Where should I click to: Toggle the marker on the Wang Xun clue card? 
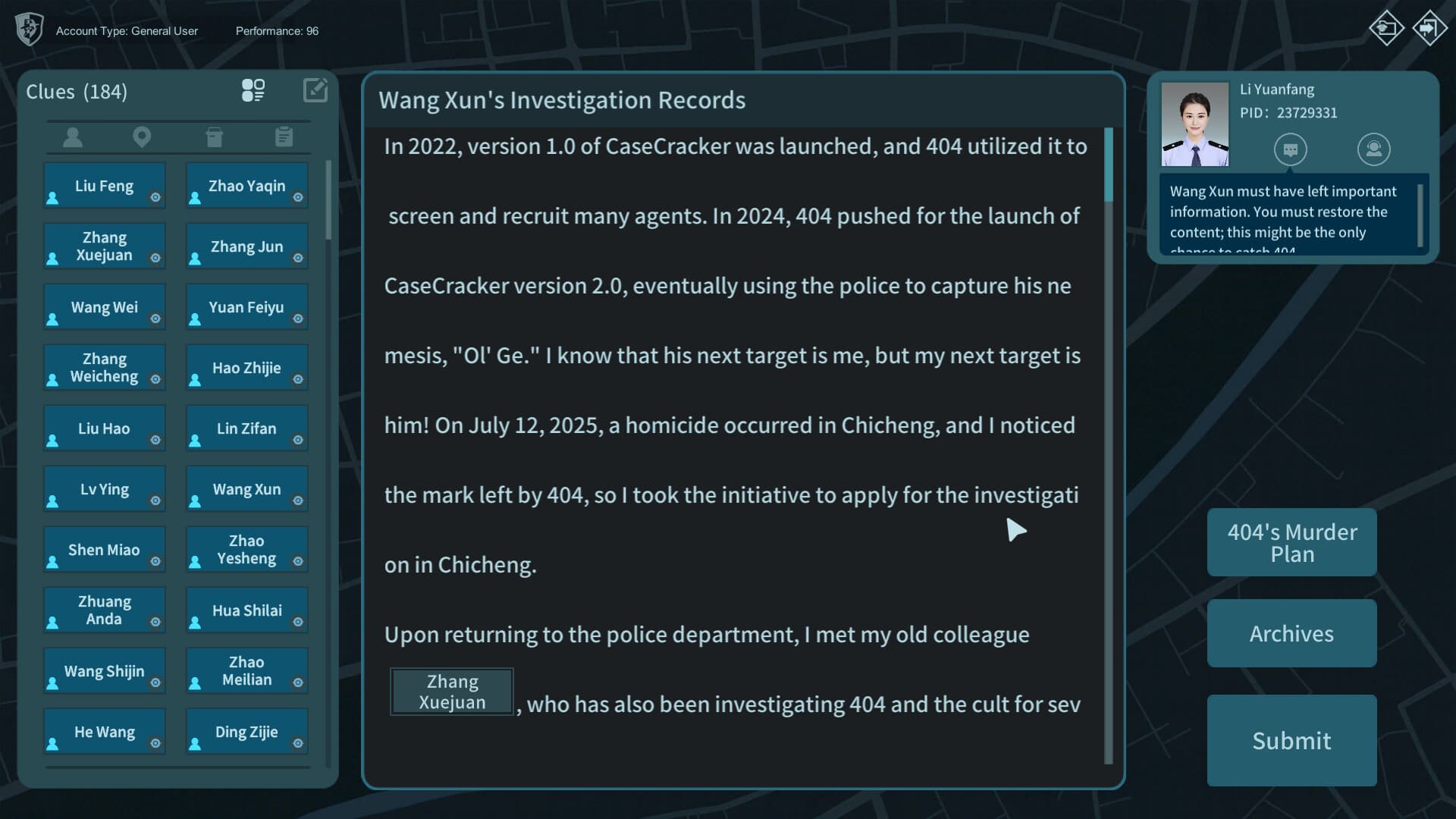298,502
